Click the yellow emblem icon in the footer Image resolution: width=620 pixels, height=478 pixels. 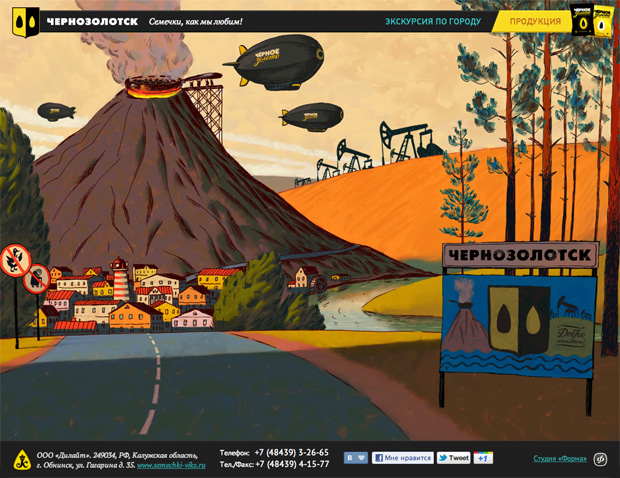pyautogui.click(x=21, y=460)
